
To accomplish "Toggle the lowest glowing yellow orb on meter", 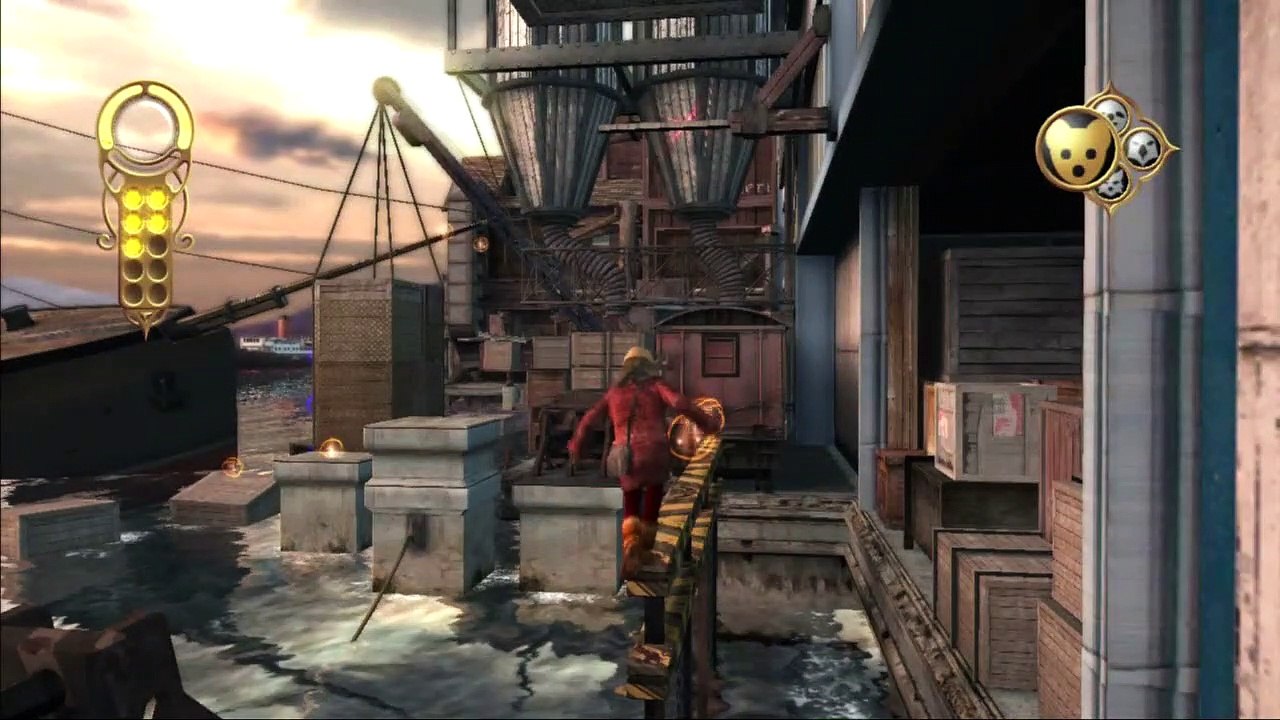I will 133,247.
